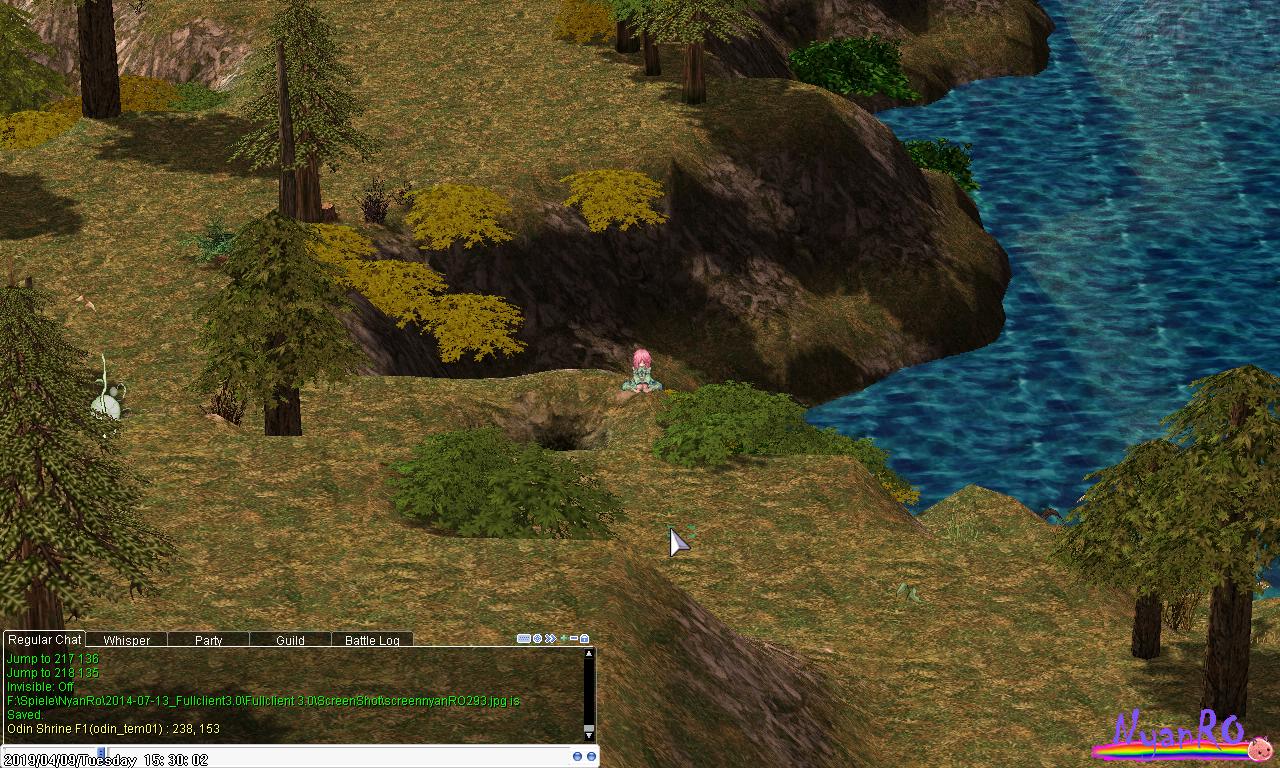Open the Whisper chat tab

[x=126, y=640]
